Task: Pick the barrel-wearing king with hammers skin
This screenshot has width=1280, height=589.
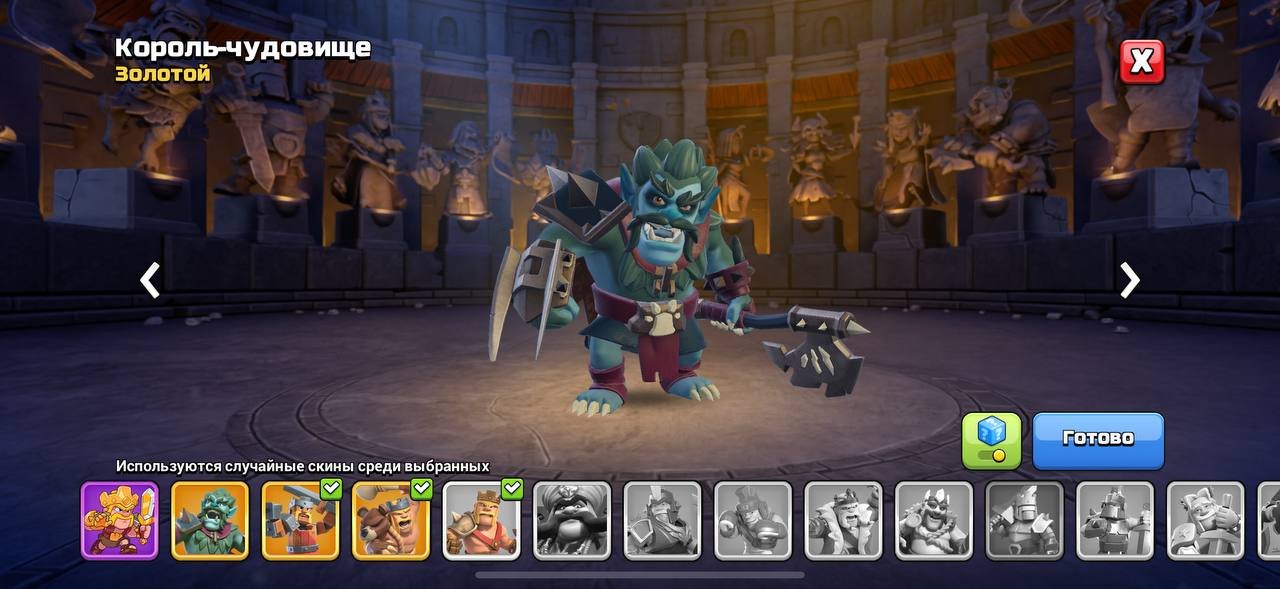Action: tap(300, 520)
